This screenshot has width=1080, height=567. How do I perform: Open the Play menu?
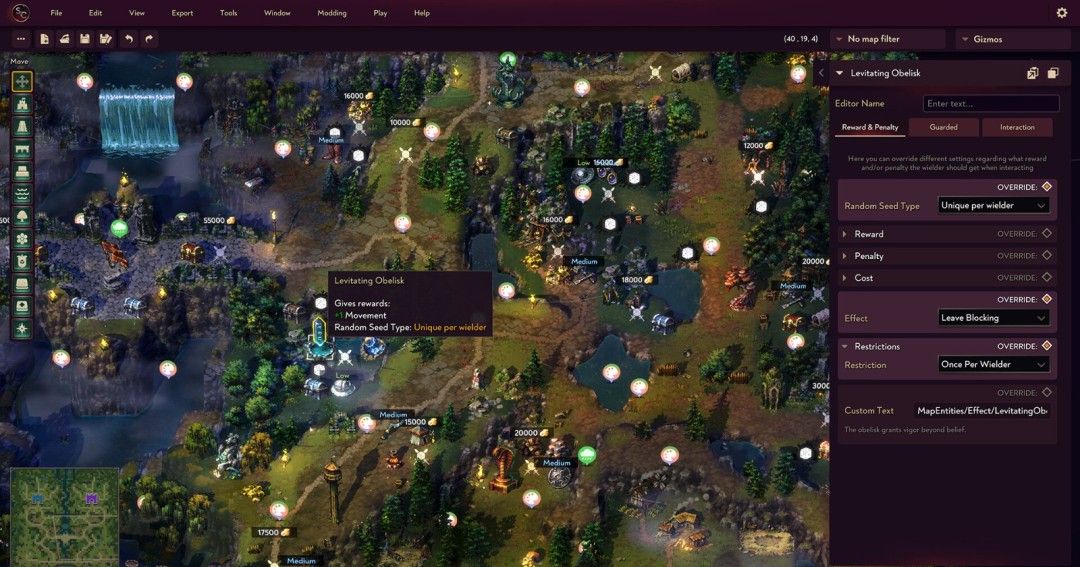[380, 13]
